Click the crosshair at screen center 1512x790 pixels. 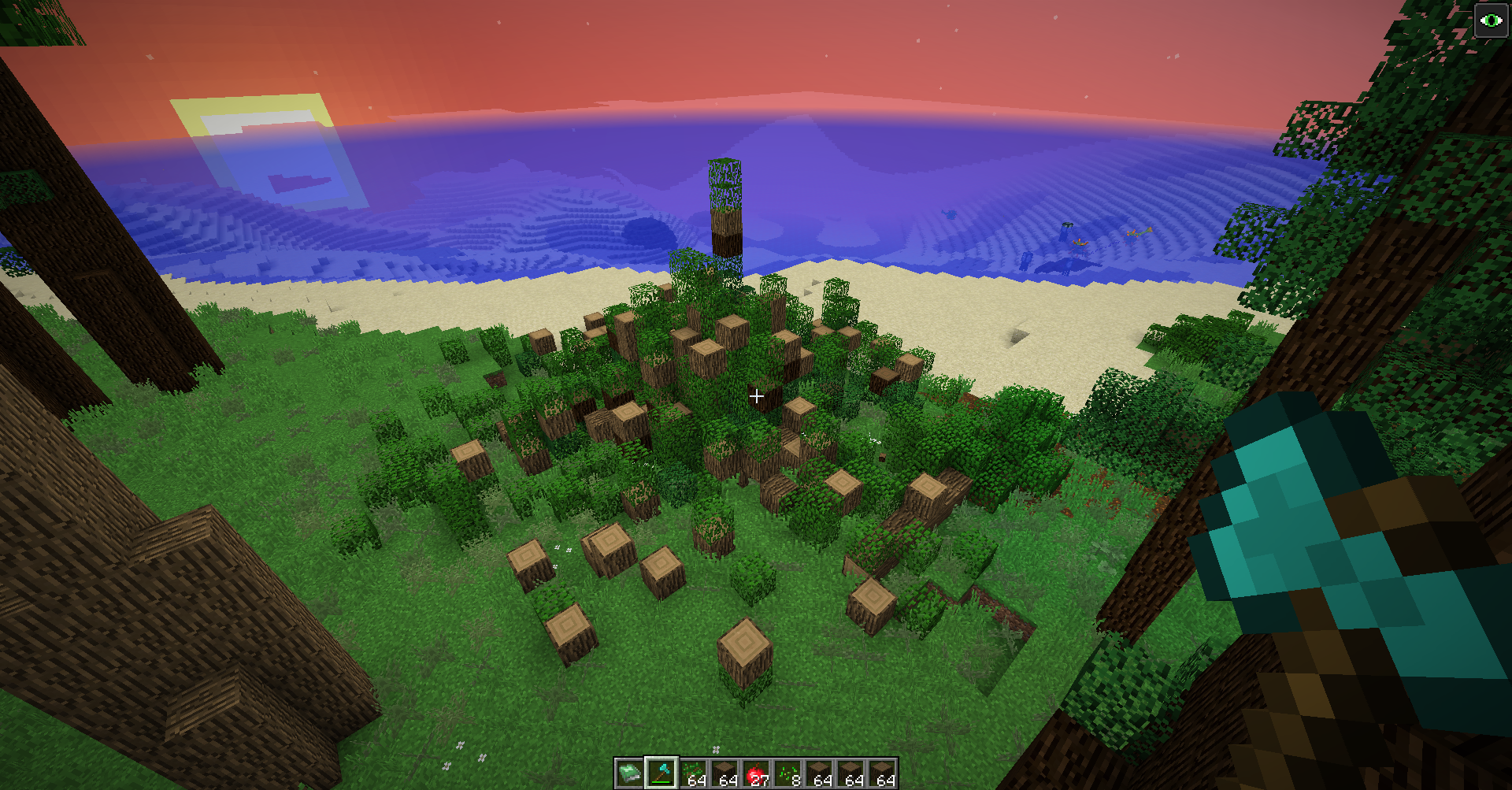coord(756,395)
